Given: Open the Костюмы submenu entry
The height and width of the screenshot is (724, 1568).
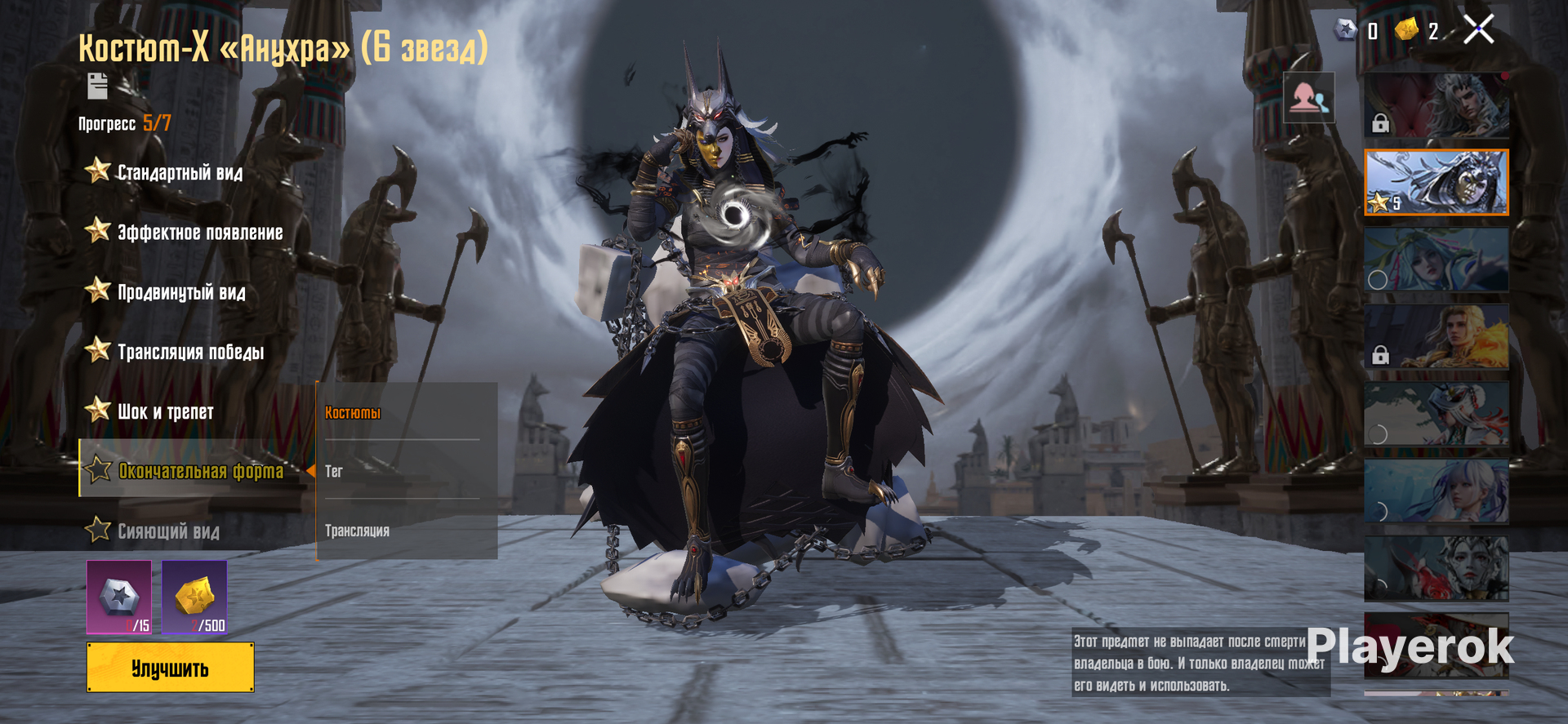Looking at the screenshot, I should [x=353, y=412].
